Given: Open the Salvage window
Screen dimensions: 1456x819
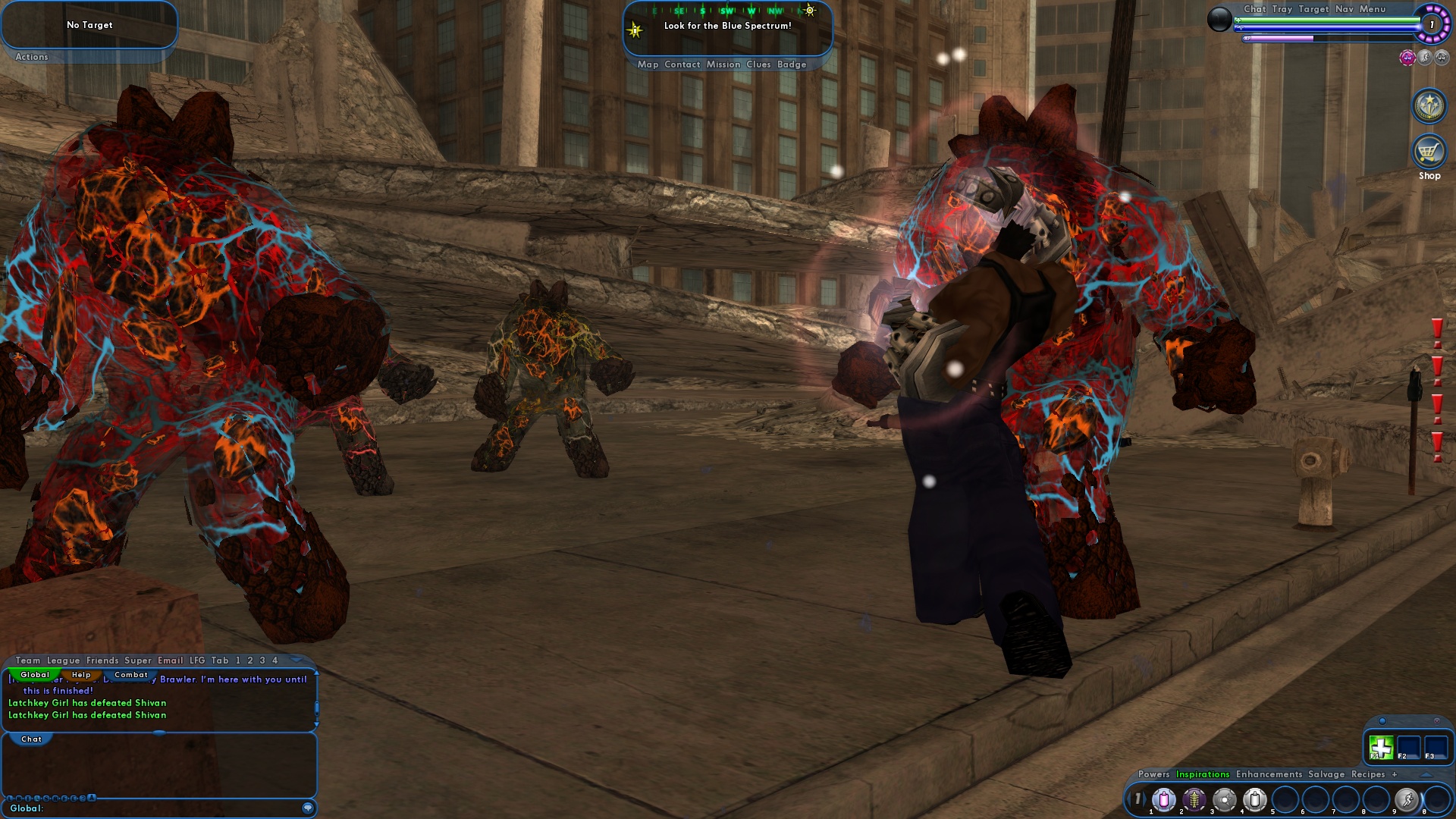Looking at the screenshot, I should coord(1326,774).
